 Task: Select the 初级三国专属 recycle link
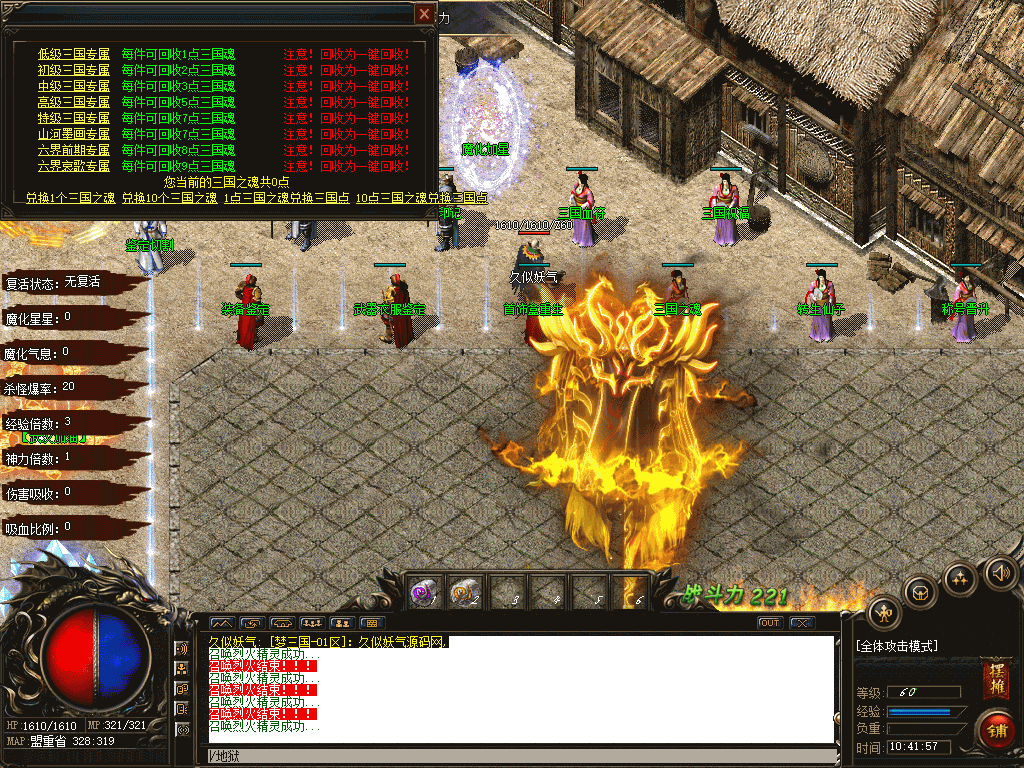(74, 70)
